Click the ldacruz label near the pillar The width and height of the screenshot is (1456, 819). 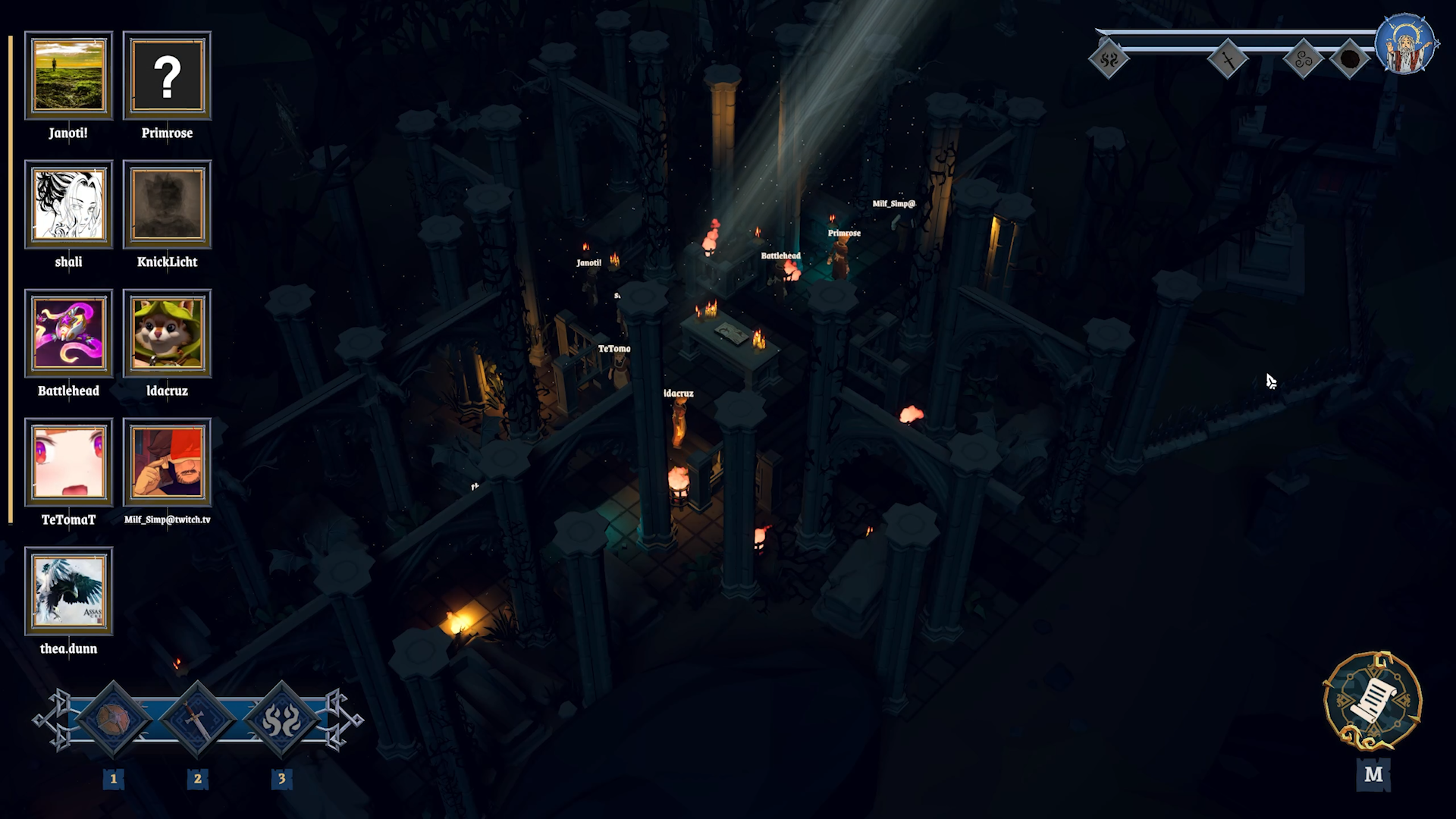[677, 394]
